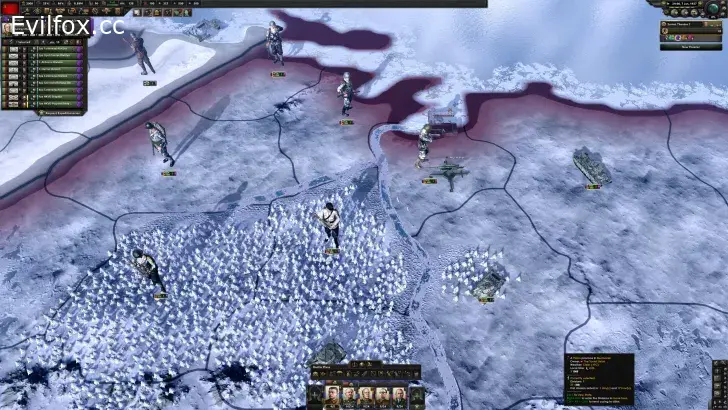Select the fighter plane unit on the map
This screenshot has width=728, height=410.
pos(449,170)
